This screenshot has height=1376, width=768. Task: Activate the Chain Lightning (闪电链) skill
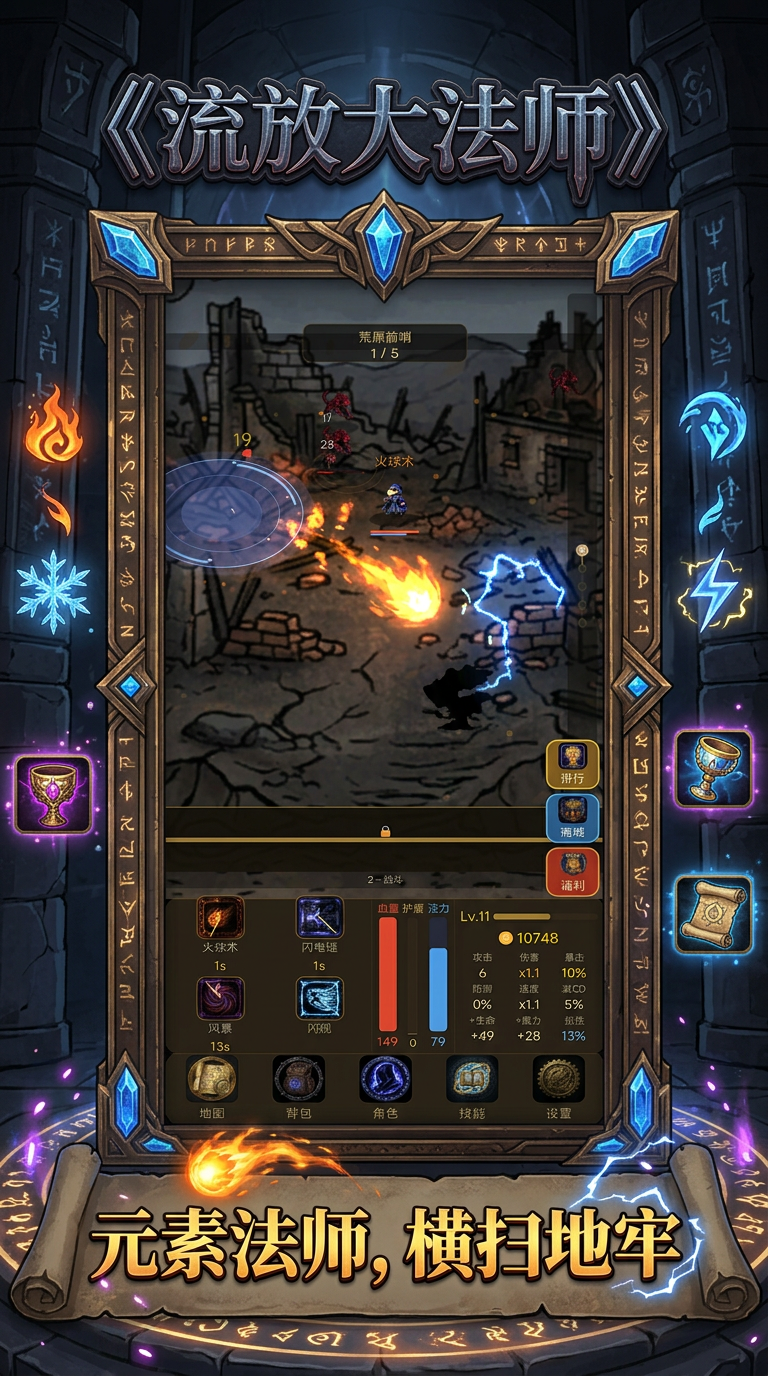point(319,918)
